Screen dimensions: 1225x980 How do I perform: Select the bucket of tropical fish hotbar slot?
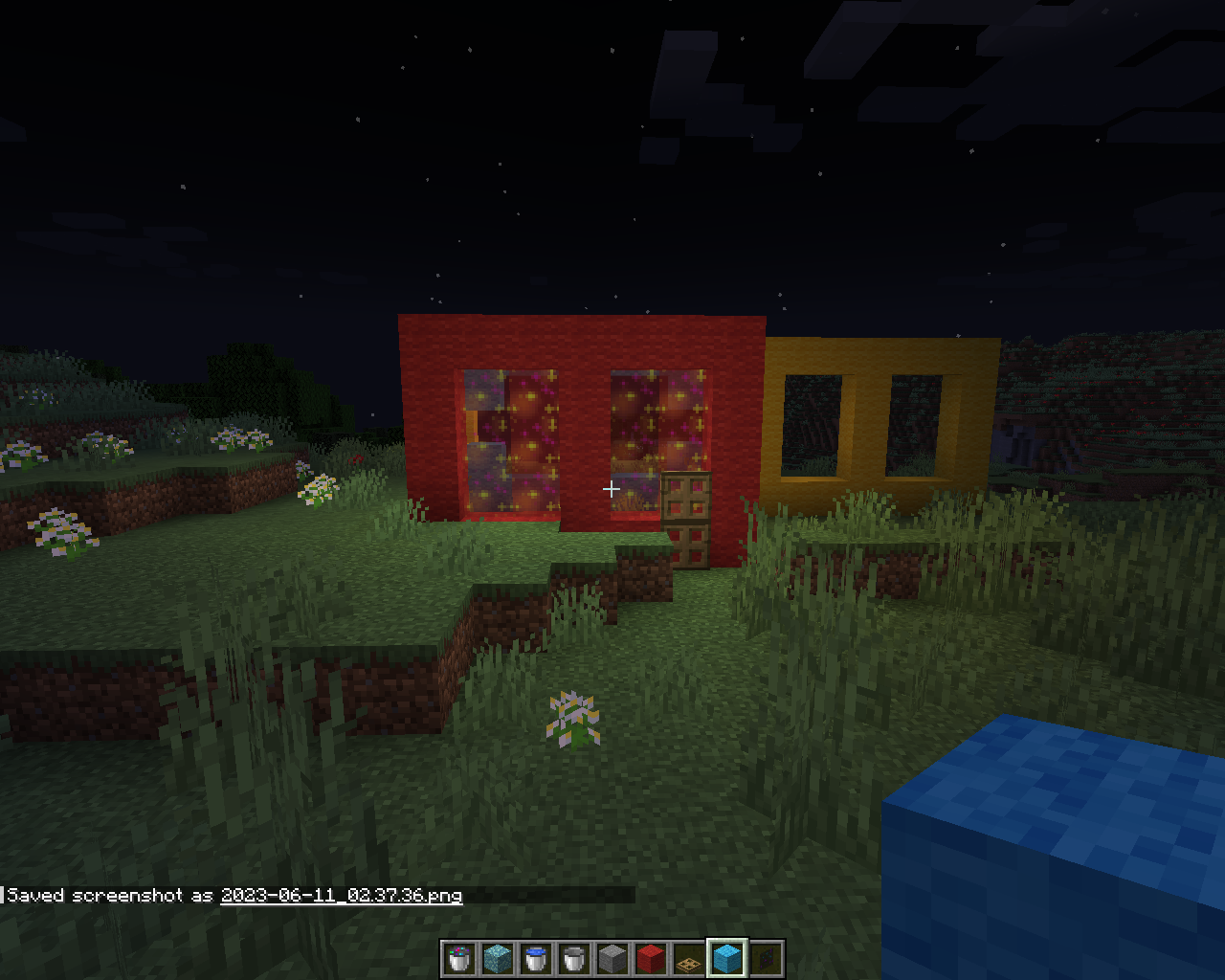tap(458, 959)
